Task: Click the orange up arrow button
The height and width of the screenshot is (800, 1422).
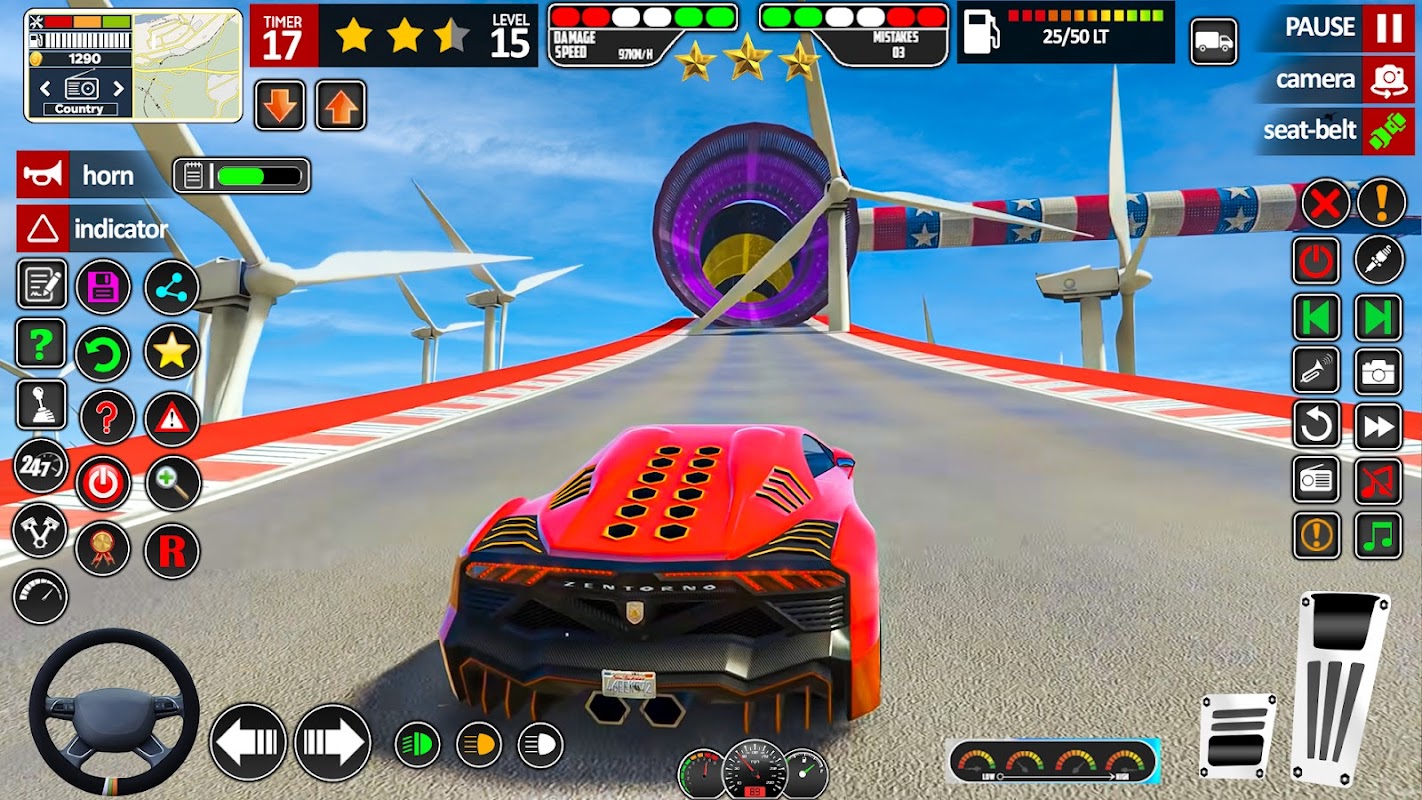Action: [x=341, y=105]
